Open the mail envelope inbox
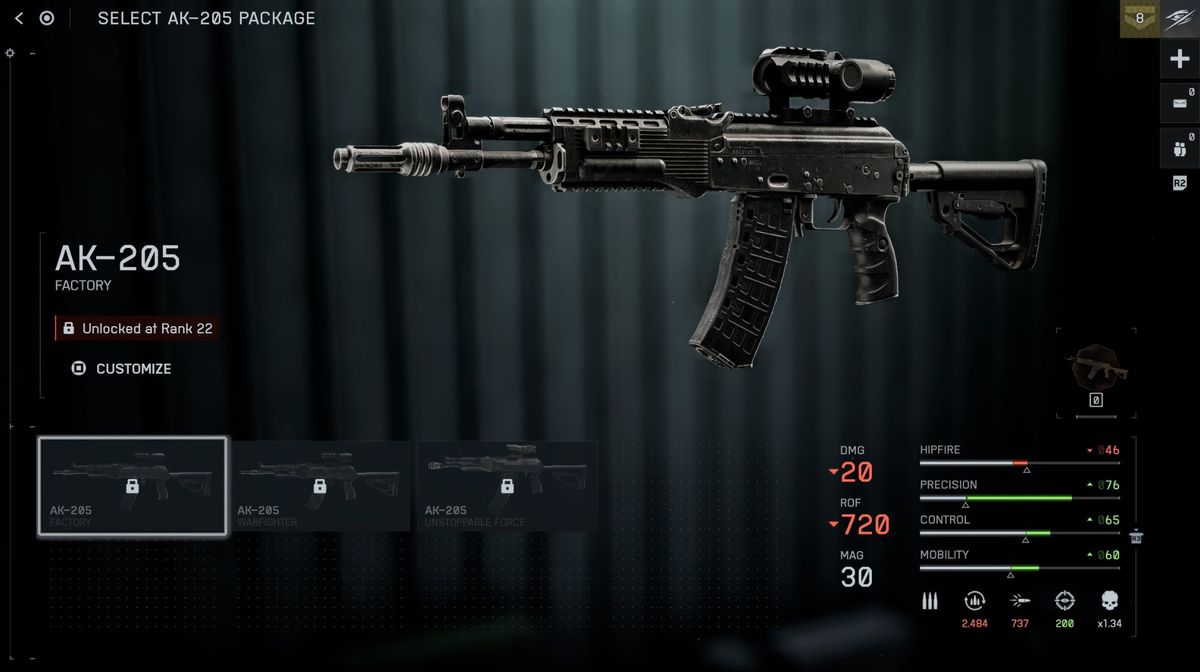The height and width of the screenshot is (672, 1200). 1179,102
